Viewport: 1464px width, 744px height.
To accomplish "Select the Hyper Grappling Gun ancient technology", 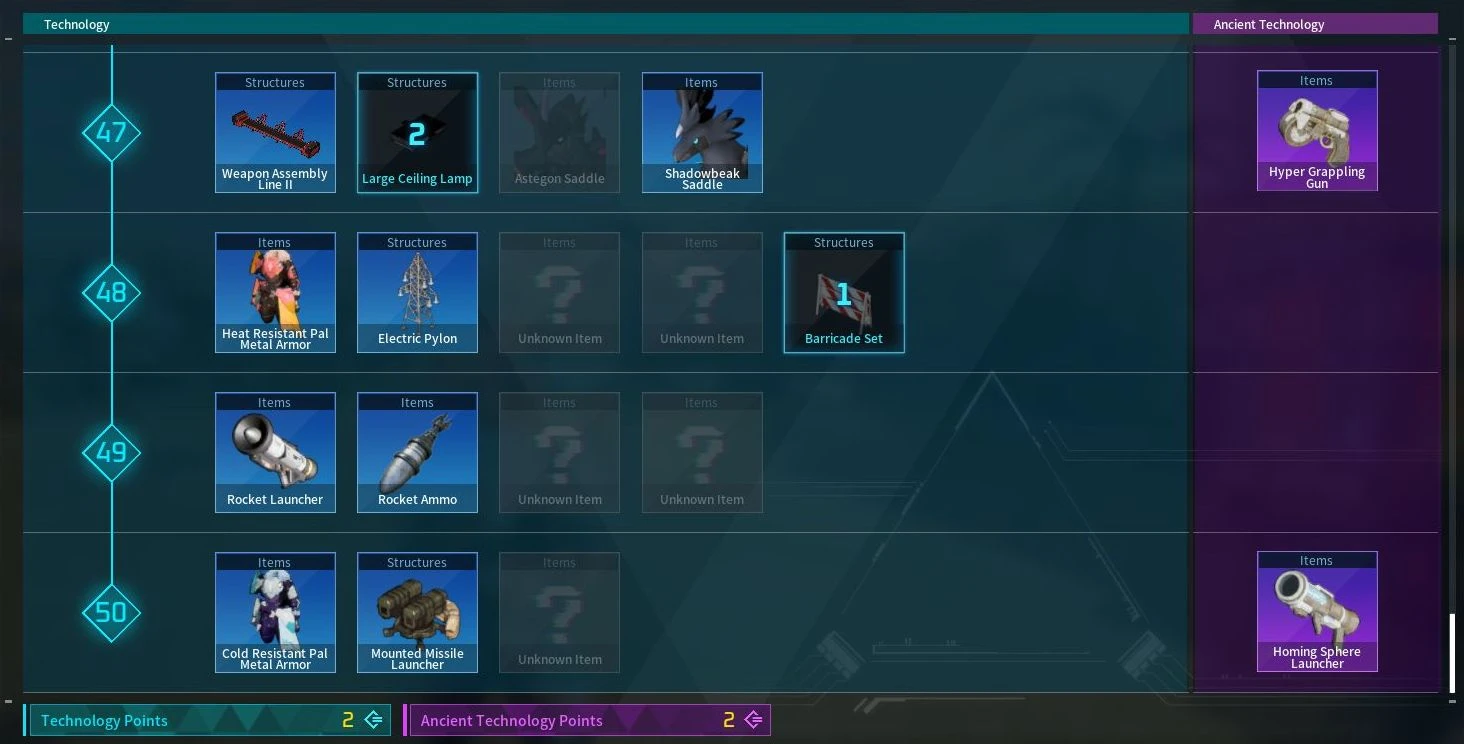I will 1317,131.
